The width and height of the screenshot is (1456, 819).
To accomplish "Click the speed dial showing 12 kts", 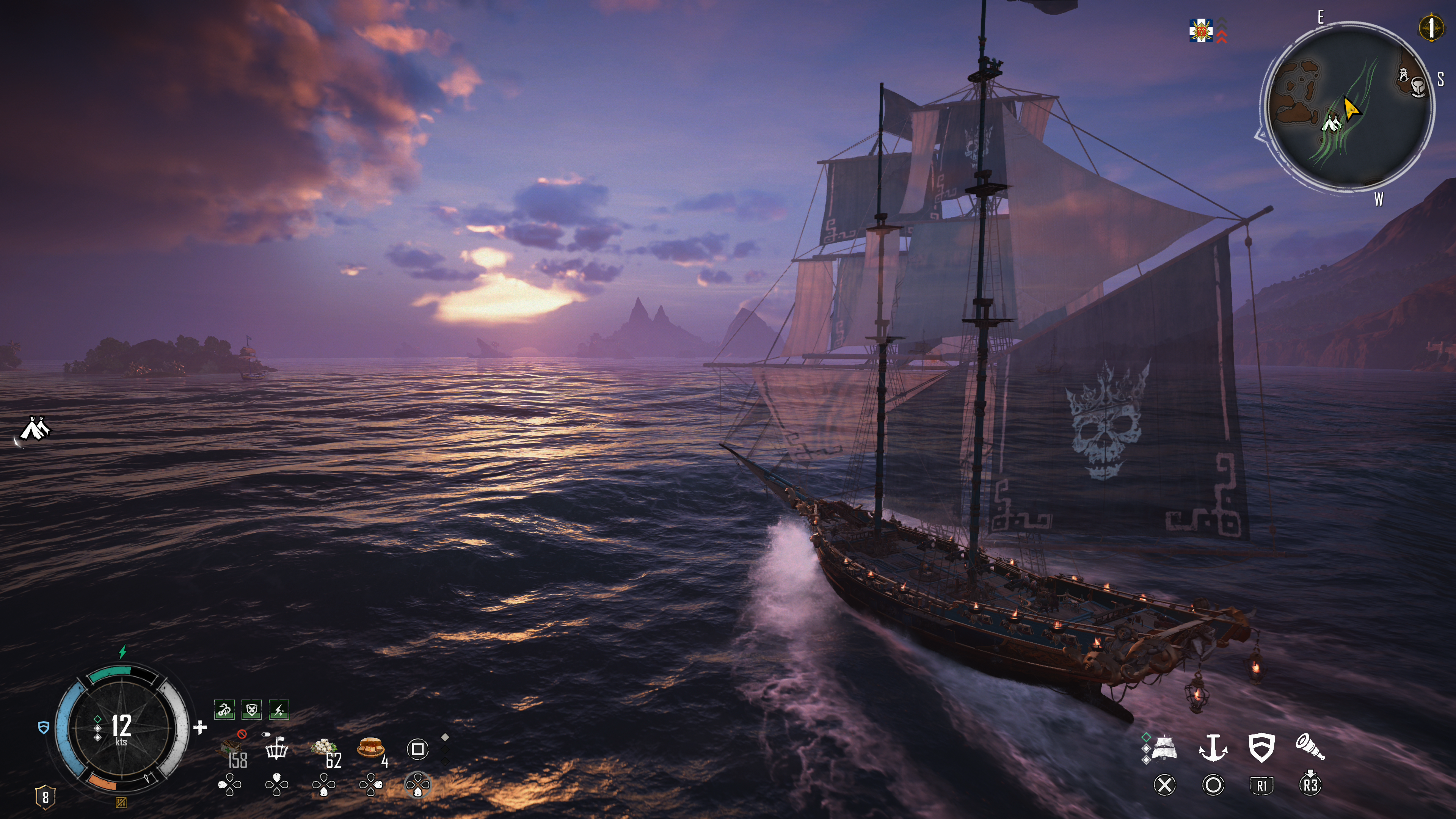I will click(121, 728).
